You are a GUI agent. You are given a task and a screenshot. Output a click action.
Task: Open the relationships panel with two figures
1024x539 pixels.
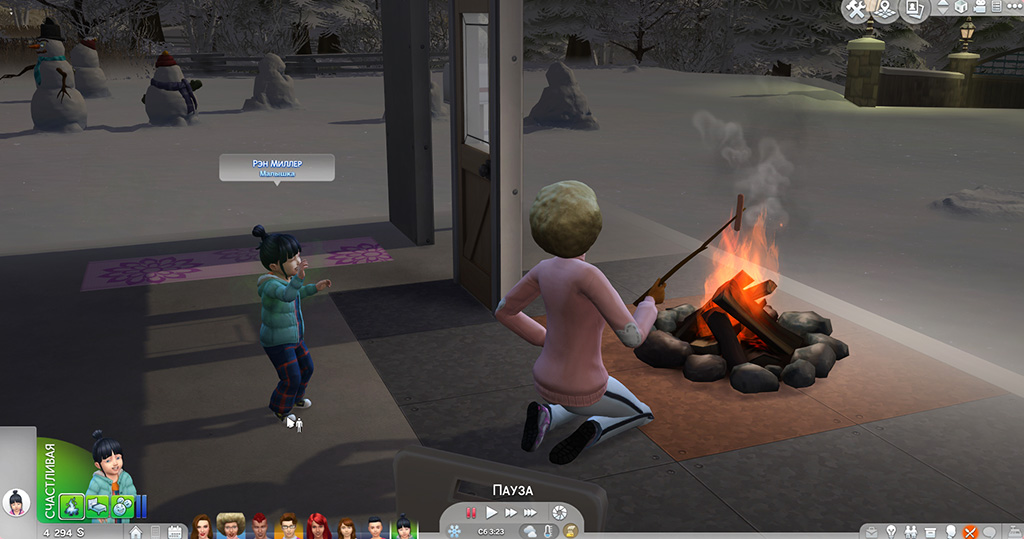(x=911, y=531)
